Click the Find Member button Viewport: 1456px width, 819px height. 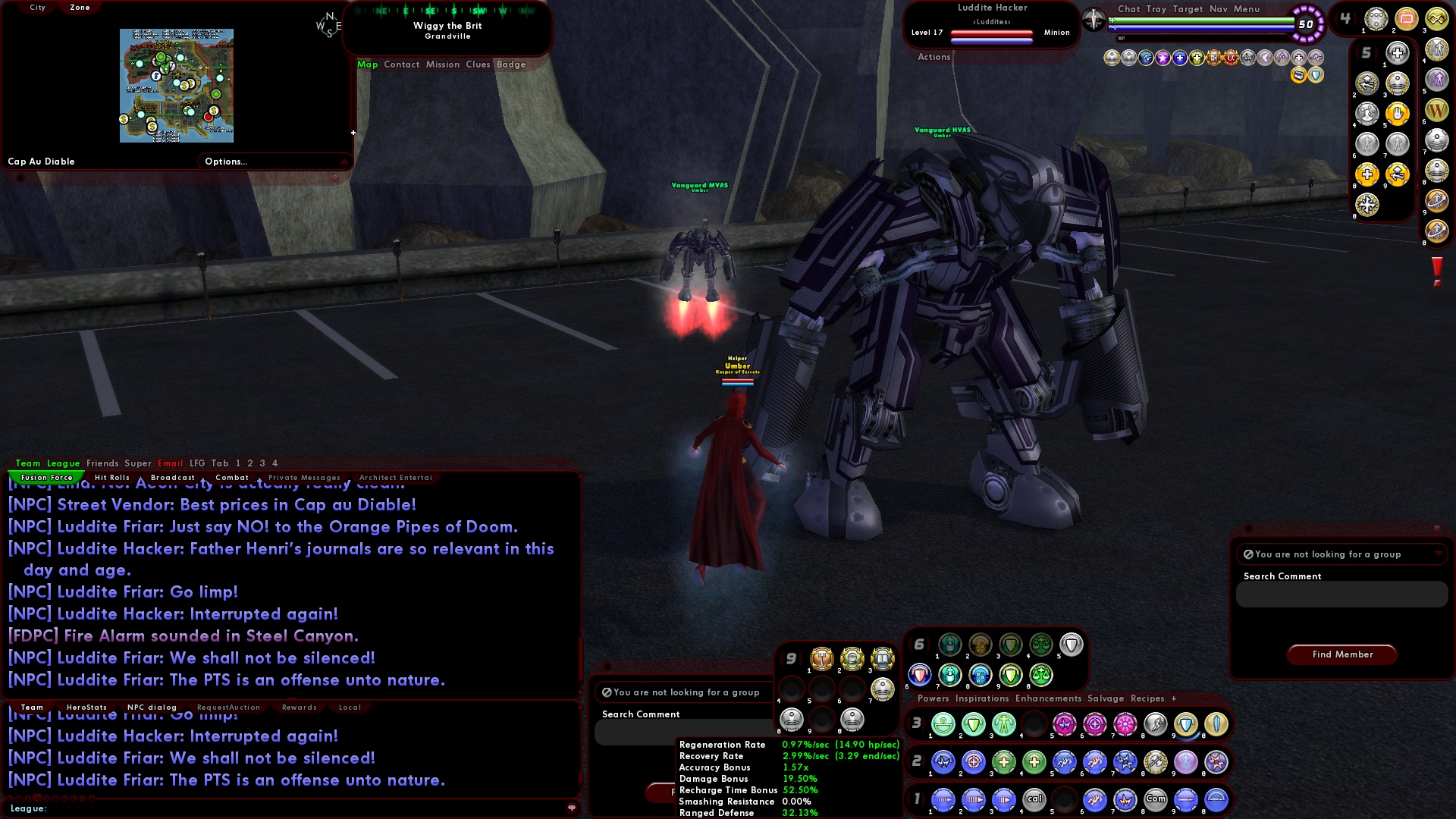[x=1341, y=654]
